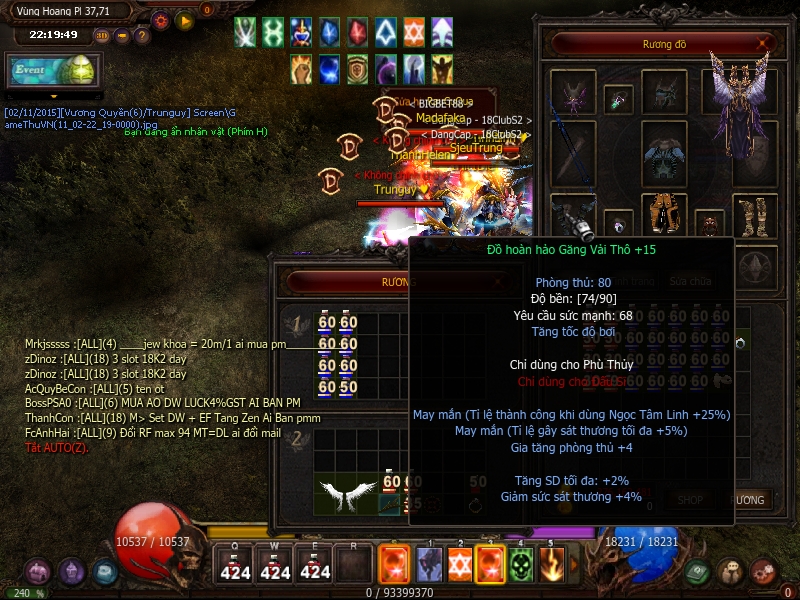The image size is (800, 600).
Task: Click the orange gear settings icon
Action: tap(160, 19)
